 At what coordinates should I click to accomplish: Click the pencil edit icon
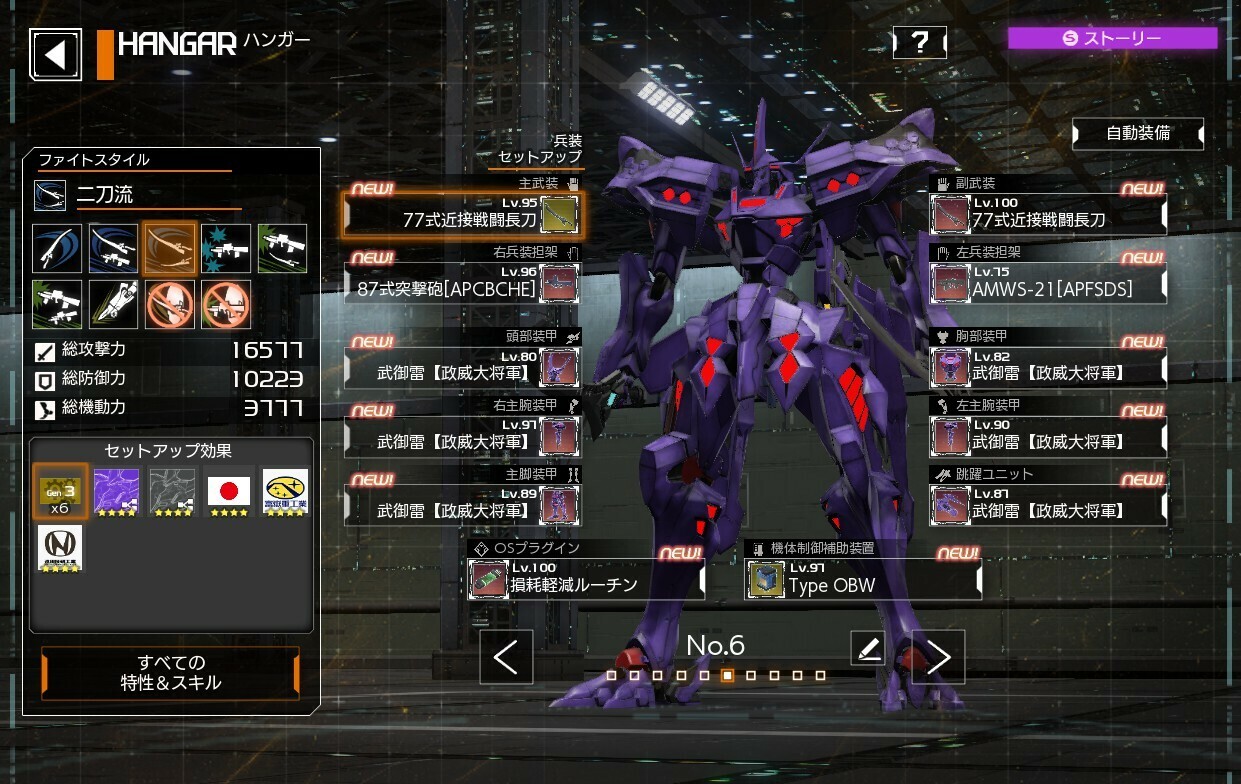(x=868, y=648)
